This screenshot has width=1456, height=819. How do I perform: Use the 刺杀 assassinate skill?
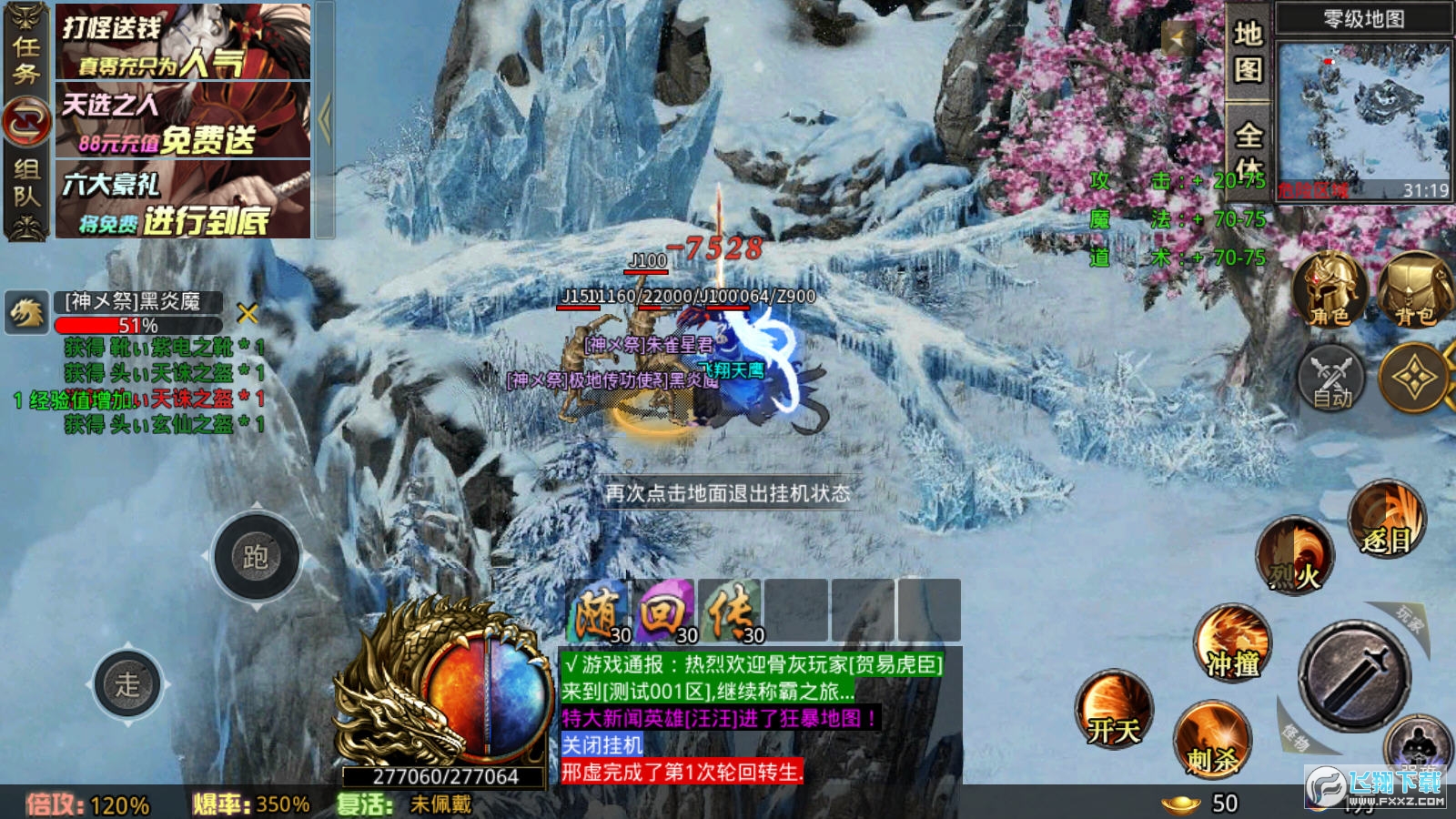click(x=1212, y=739)
